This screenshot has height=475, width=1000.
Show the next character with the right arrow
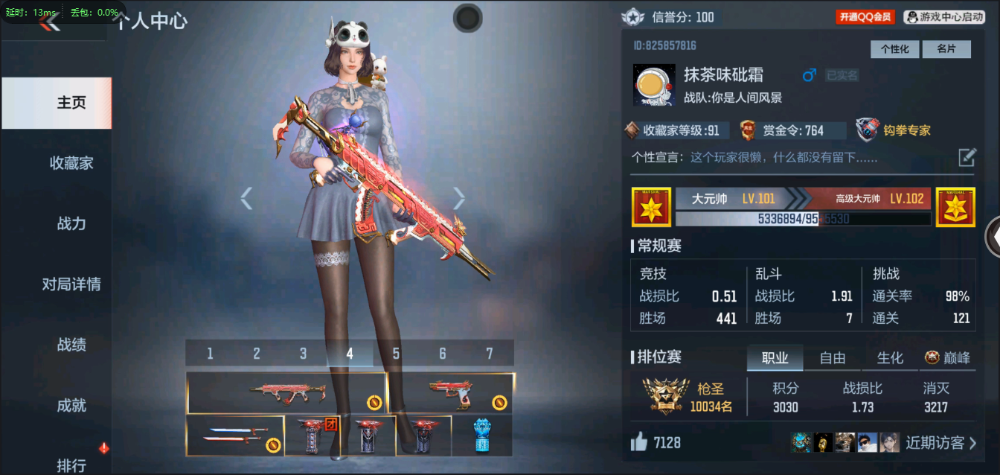click(x=459, y=198)
